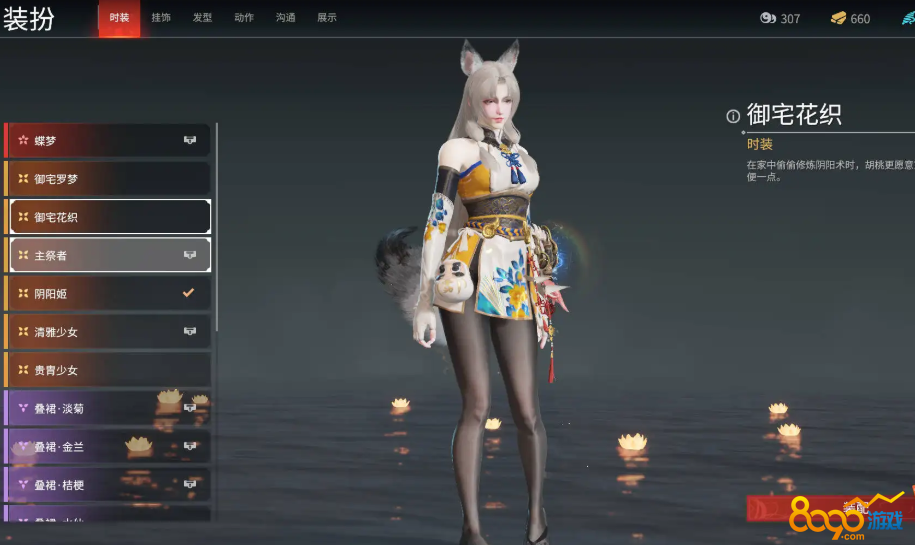Choose the 御宅罗梦 outfit
Viewport: 915px width, 545px height.
coord(109,179)
